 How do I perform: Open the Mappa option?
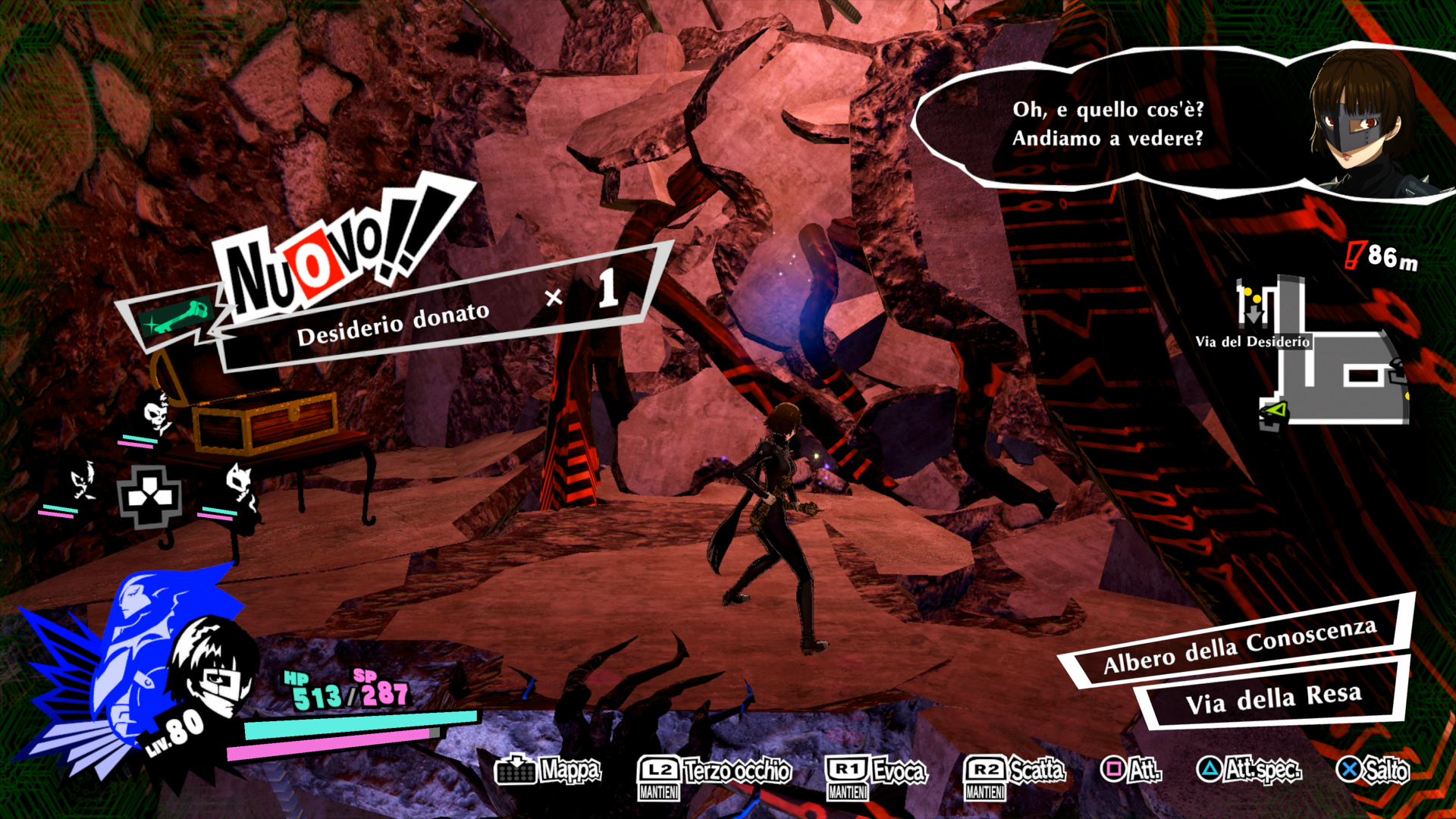coord(548,770)
